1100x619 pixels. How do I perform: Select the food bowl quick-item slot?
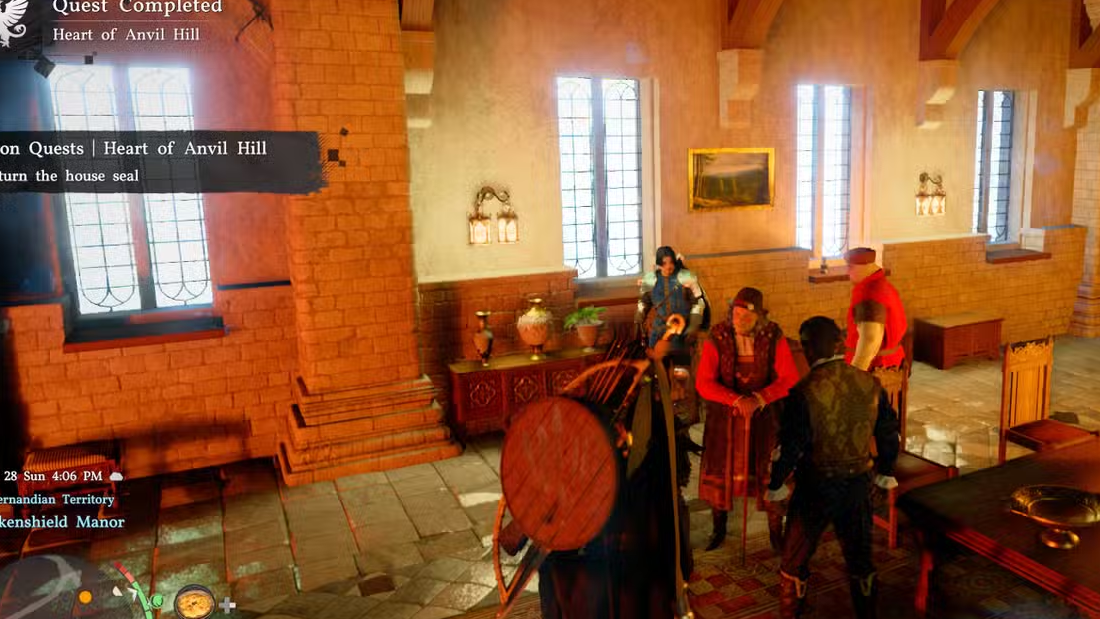pyautogui.click(x=194, y=601)
